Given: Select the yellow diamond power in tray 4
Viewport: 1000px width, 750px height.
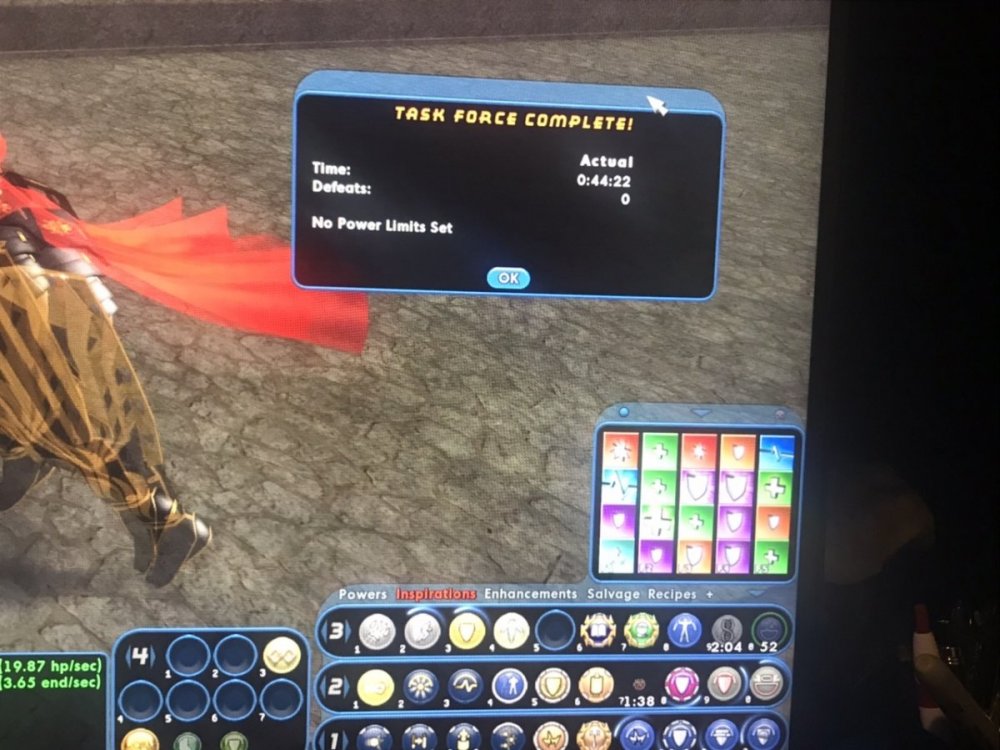Looking at the screenshot, I should (x=282, y=657).
